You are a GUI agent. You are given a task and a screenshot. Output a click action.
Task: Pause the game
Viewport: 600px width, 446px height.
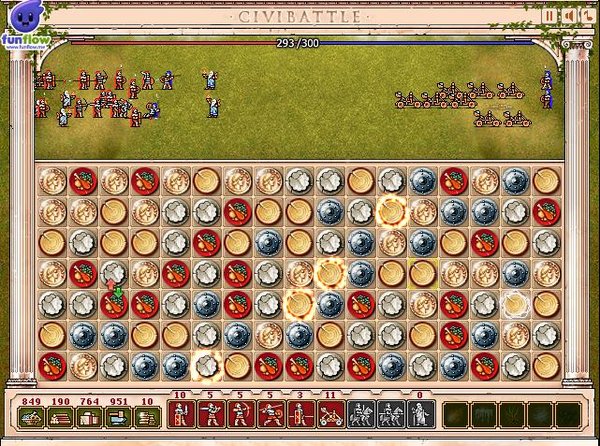(x=550, y=15)
